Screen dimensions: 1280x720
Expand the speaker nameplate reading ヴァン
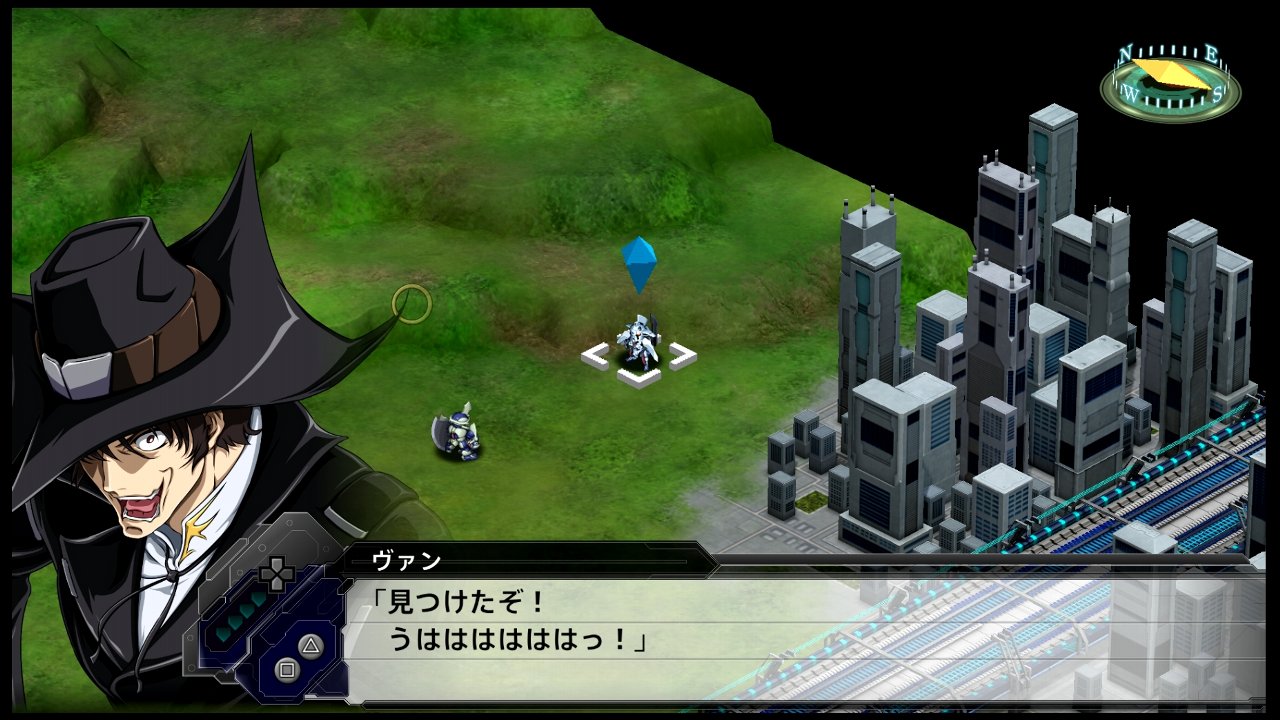point(409,557)
